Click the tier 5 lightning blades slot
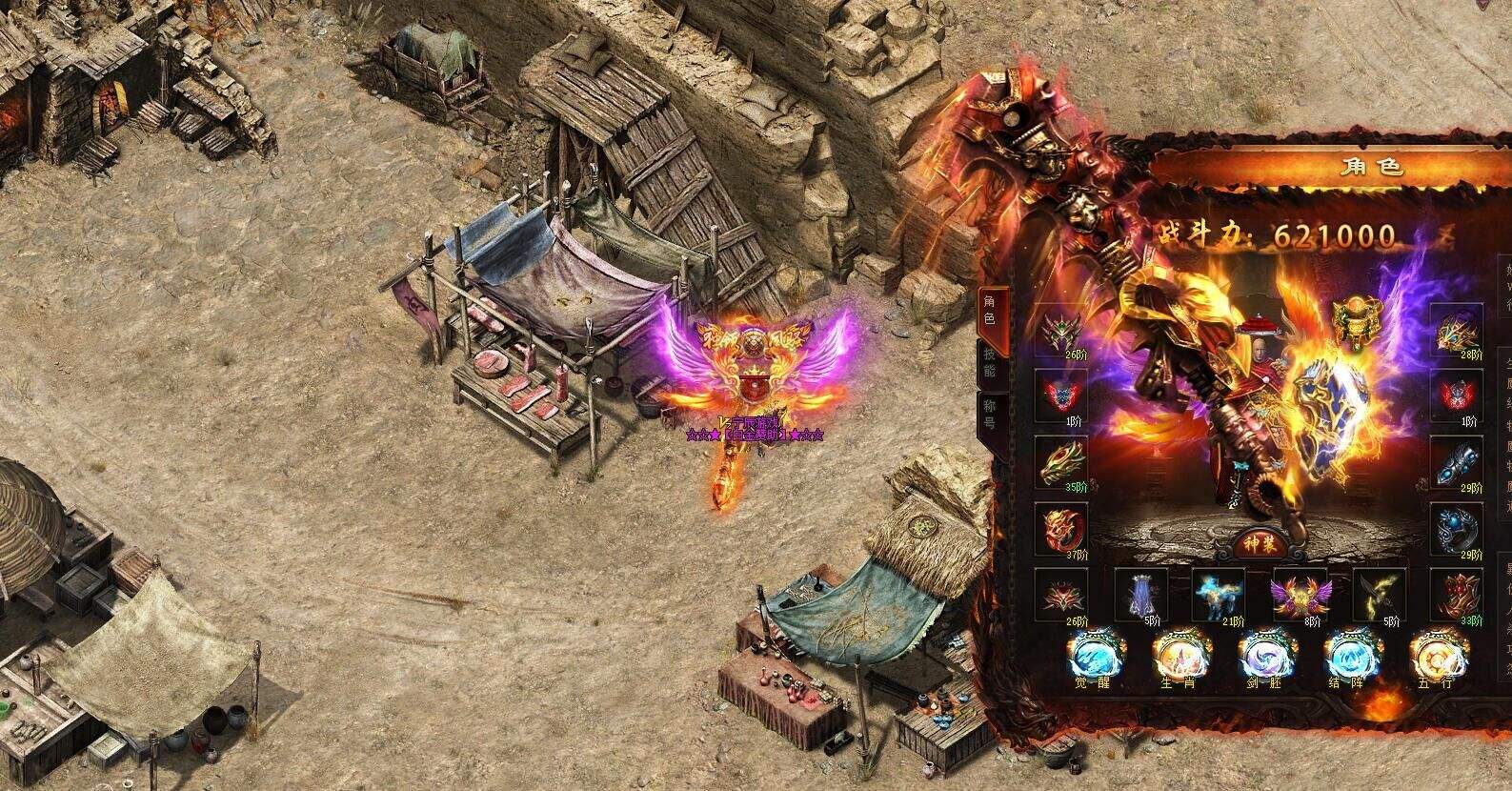1512x791 pixels. [x=1379, y=595]
